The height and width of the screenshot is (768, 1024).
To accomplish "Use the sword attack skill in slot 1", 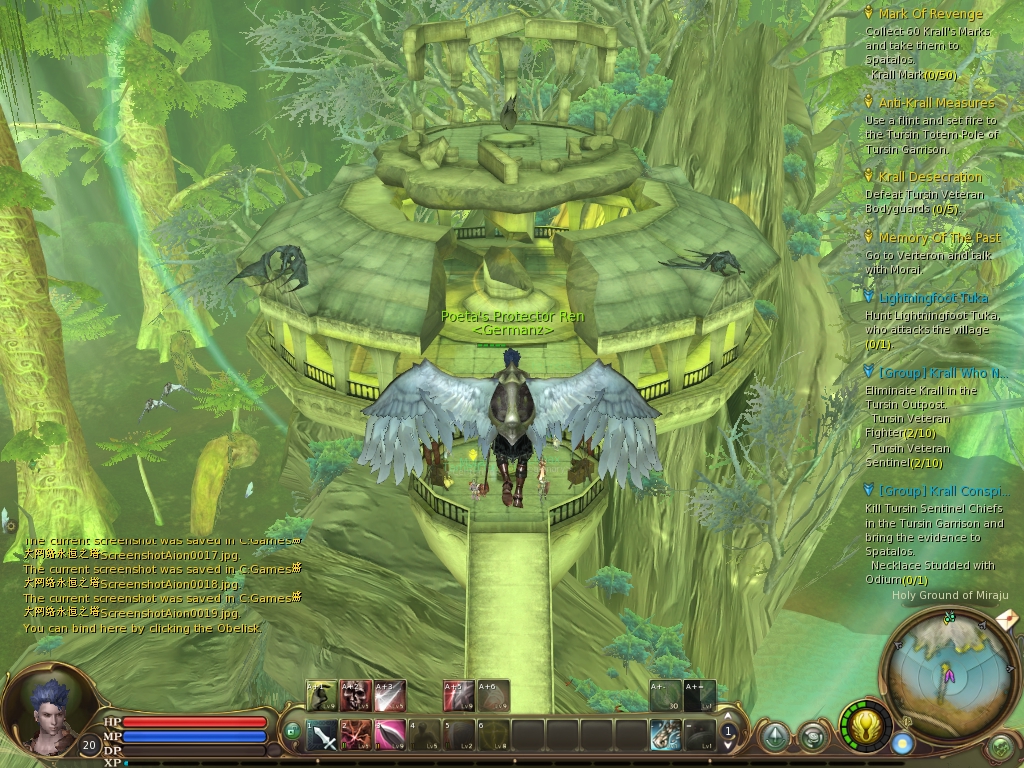I will click(x=321, y=736).
